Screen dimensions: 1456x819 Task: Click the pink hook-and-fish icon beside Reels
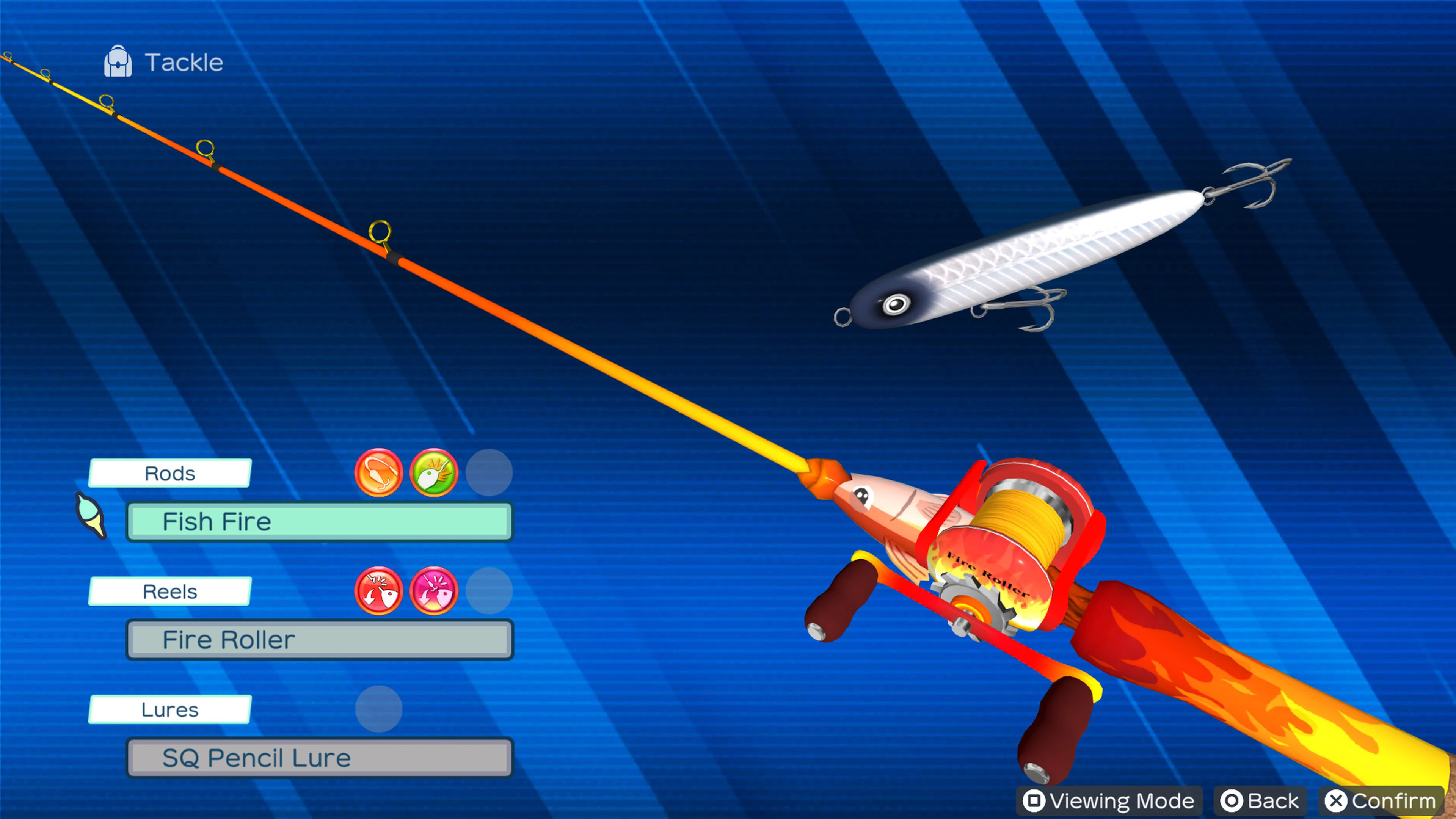(x=434, y=591)
